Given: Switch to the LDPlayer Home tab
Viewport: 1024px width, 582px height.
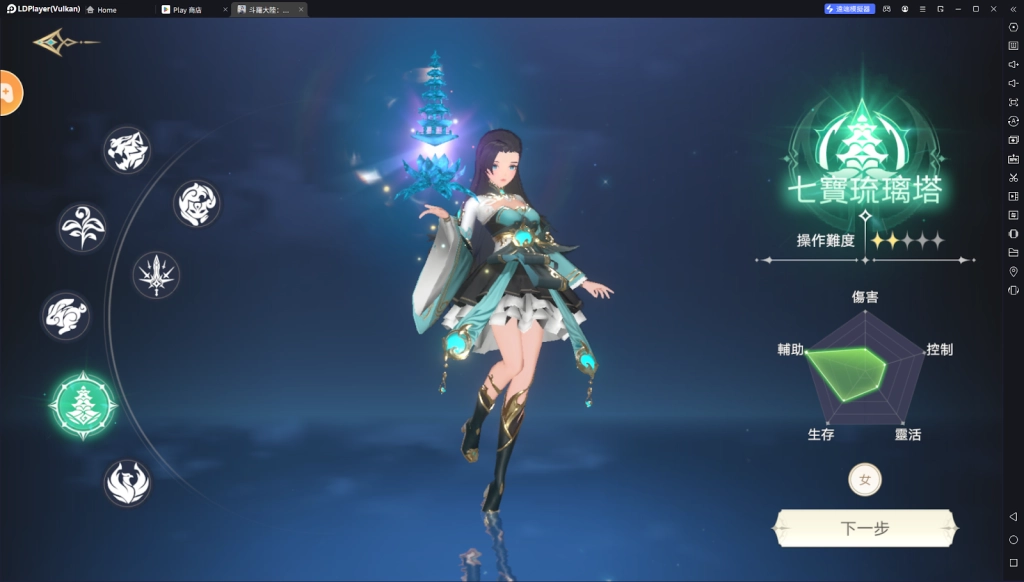Looking at the screenshot, I should pyautogui.click(x=102, y=10).
